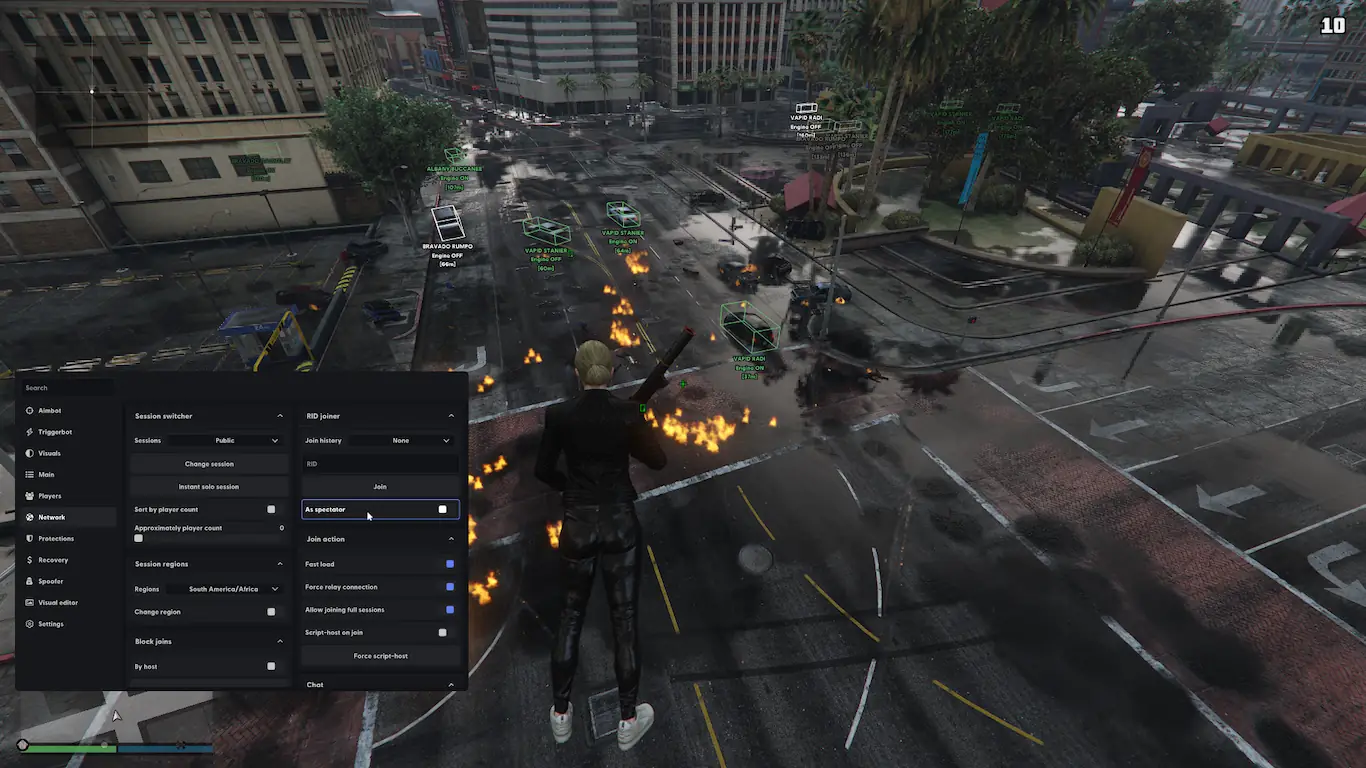Disable the Fast load toggle
Viewport: 1366px width, 768px height.
coord(450,565)
